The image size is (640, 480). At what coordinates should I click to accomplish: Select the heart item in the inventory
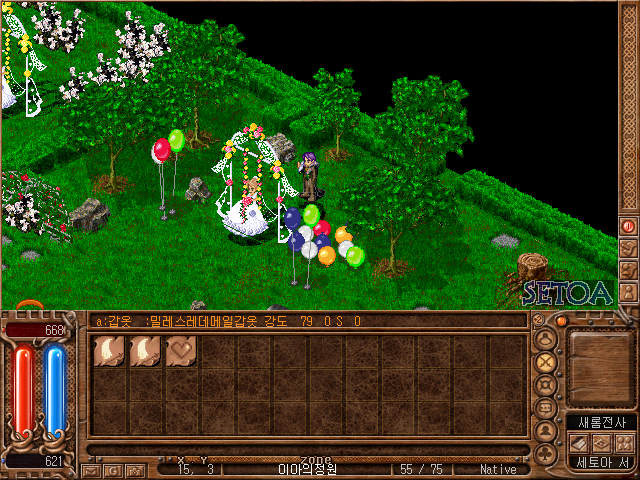[x=181, y=351]
